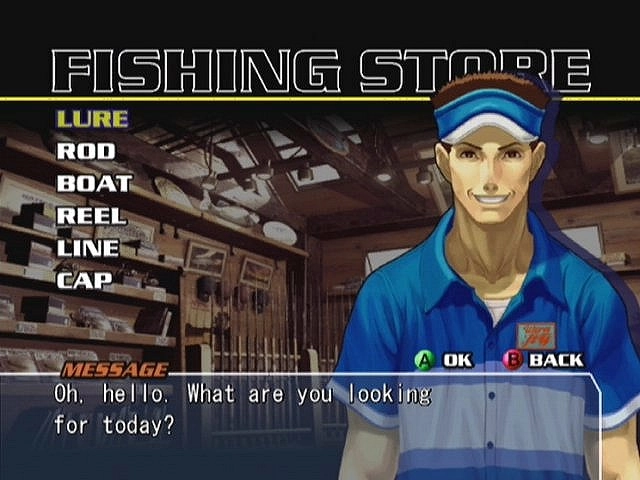Select the LURE category
Image resolution: width=640 pixels, height=480 pixels.
point(92,119)
